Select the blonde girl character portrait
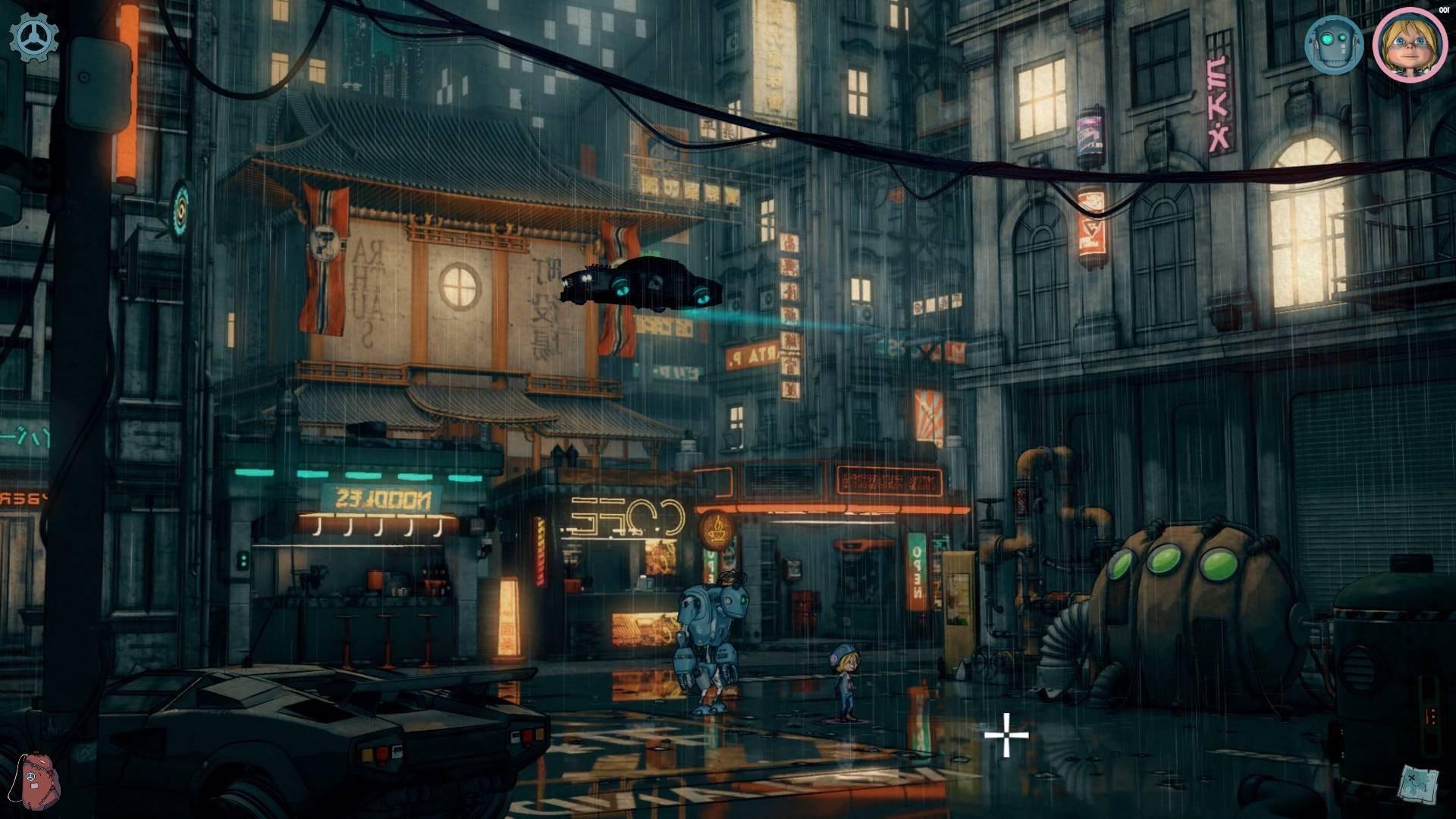Viewport: 1456px width, 819px height. click(1410, 44)
